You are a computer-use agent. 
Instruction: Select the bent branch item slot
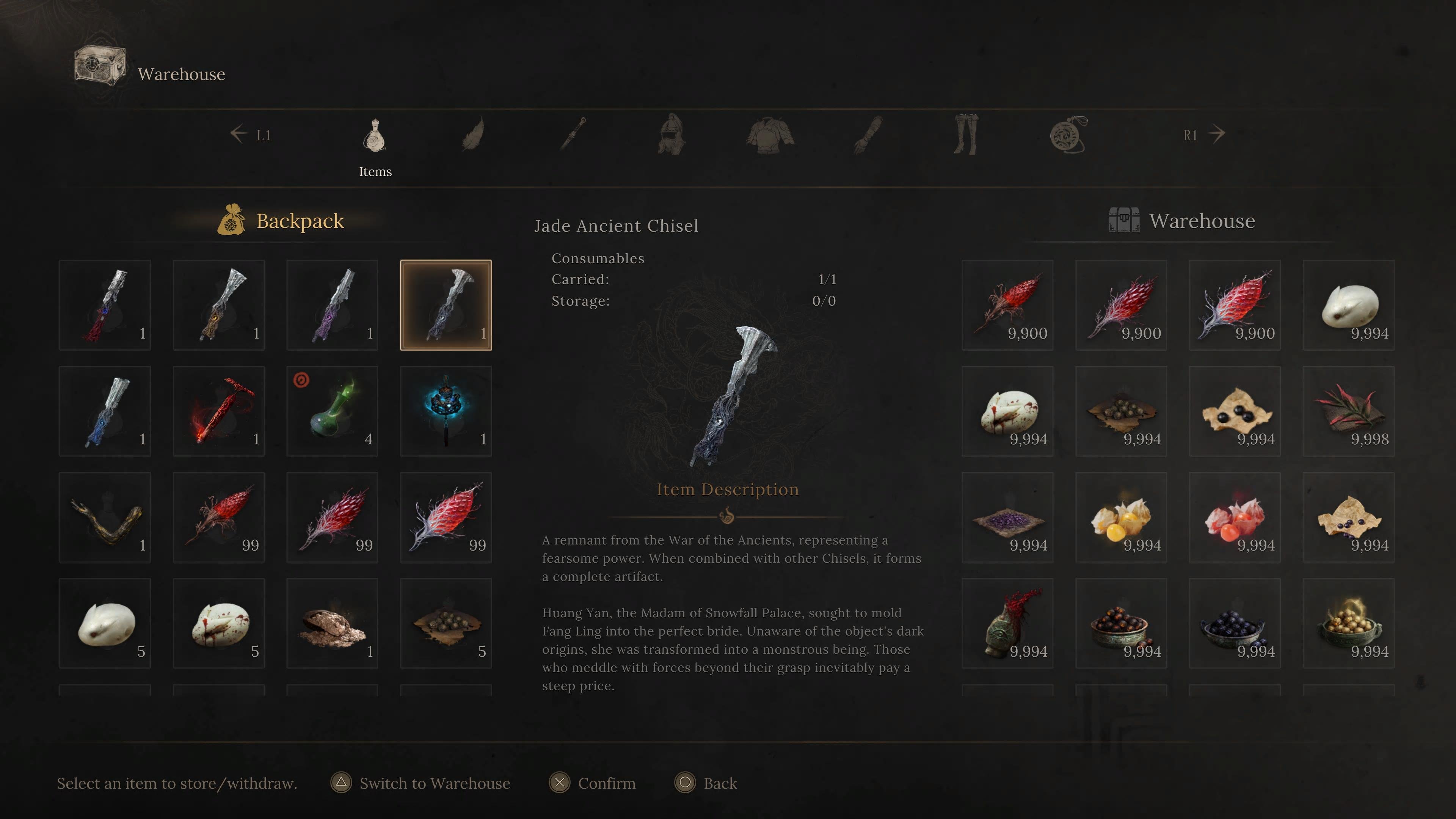[x=105, y=518]
